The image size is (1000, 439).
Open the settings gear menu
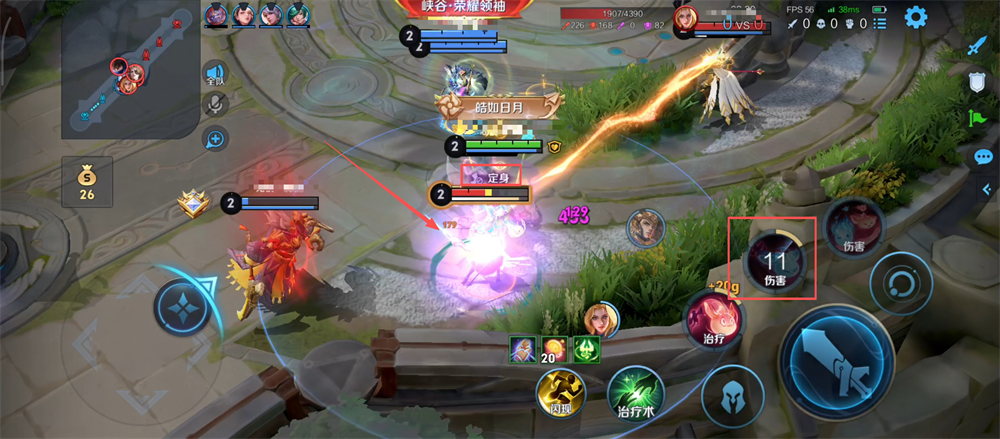click(x=914, y=17)
